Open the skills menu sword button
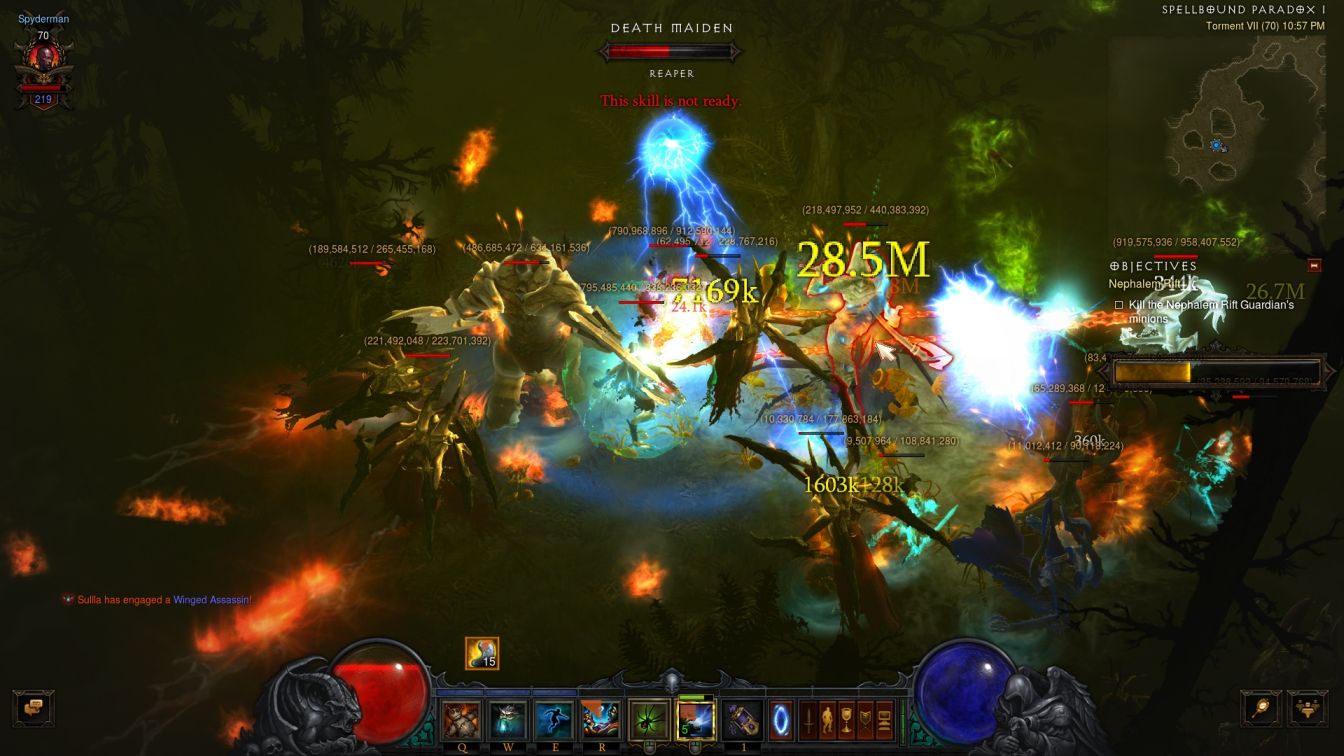Viewport: 1344px width, 756px height. 807,720
